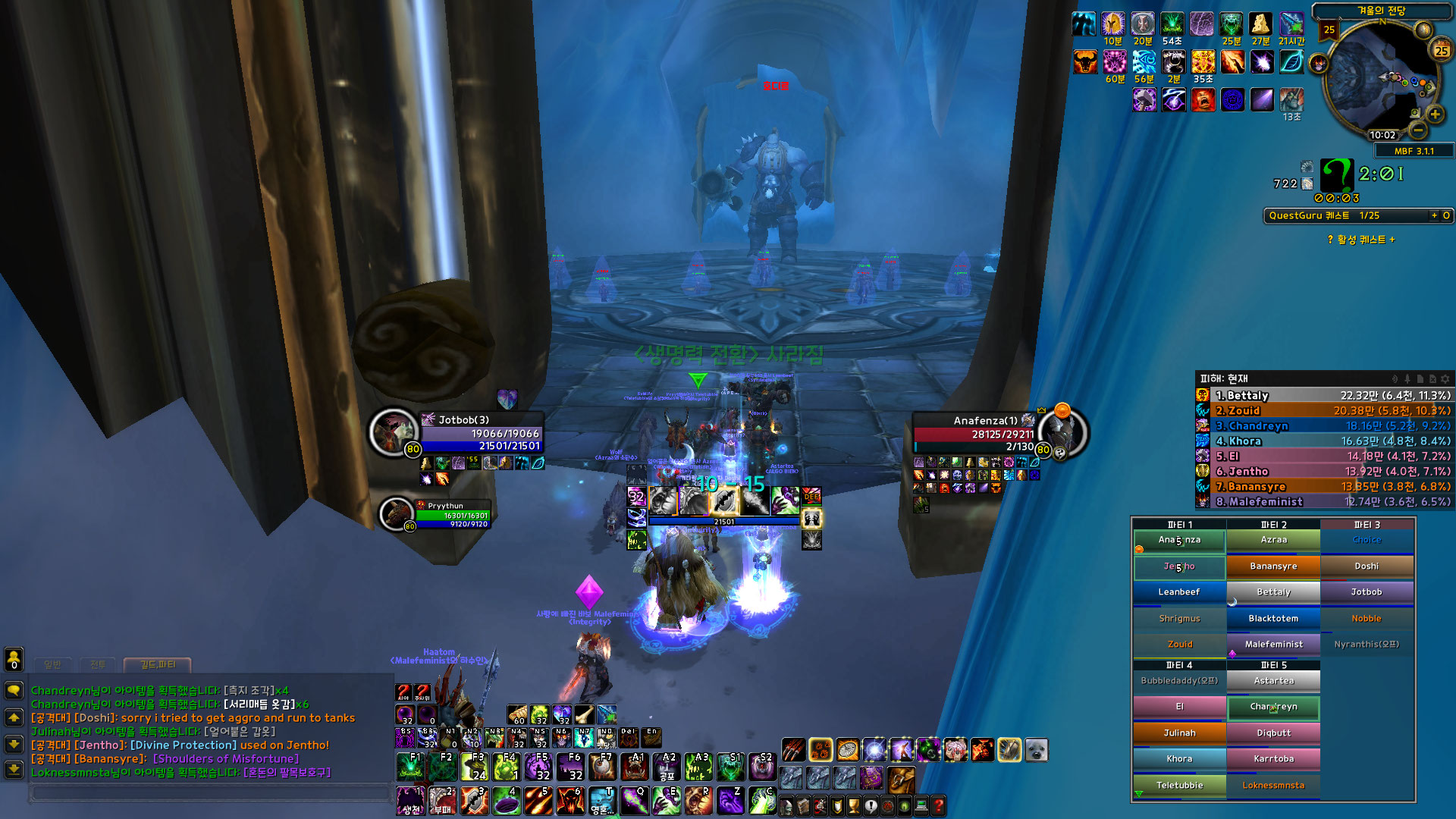This screenshot has height=819, width=1456.
Task: Choose Khora in the raid frames
Action: click(x=1179, y=759)
